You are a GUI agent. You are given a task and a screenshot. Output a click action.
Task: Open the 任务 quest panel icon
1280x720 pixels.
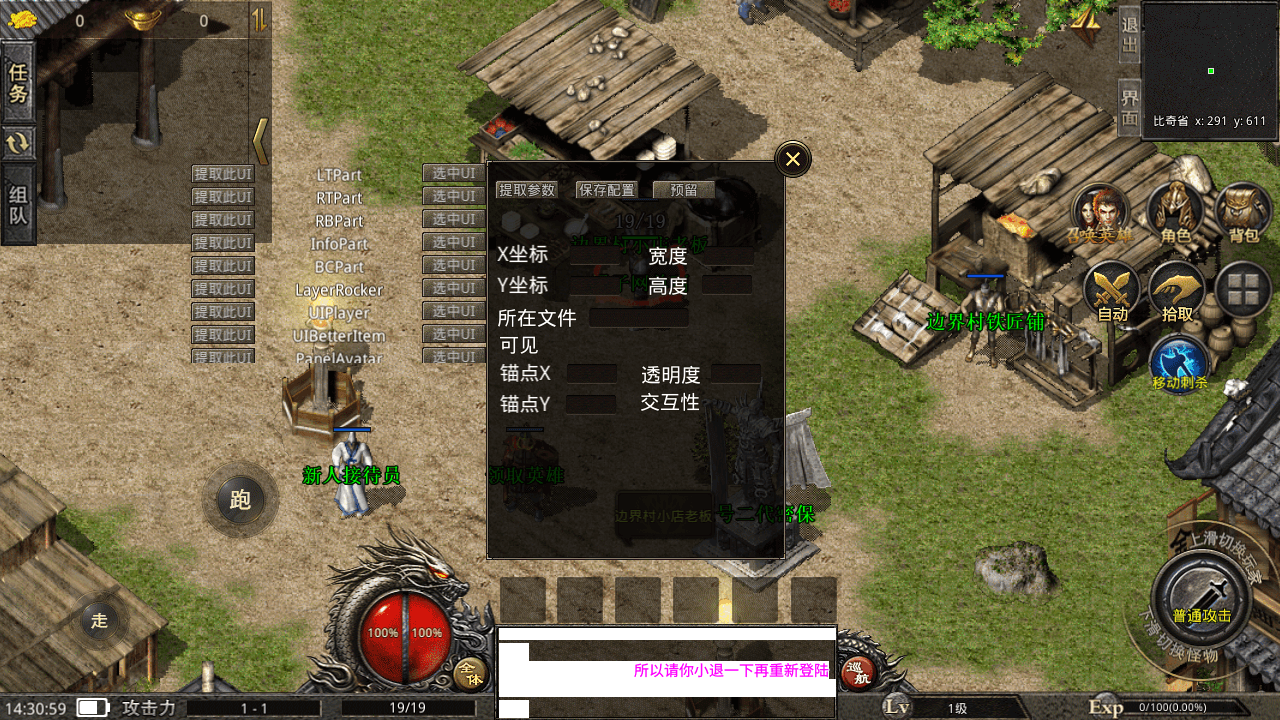tap(17, 82)
